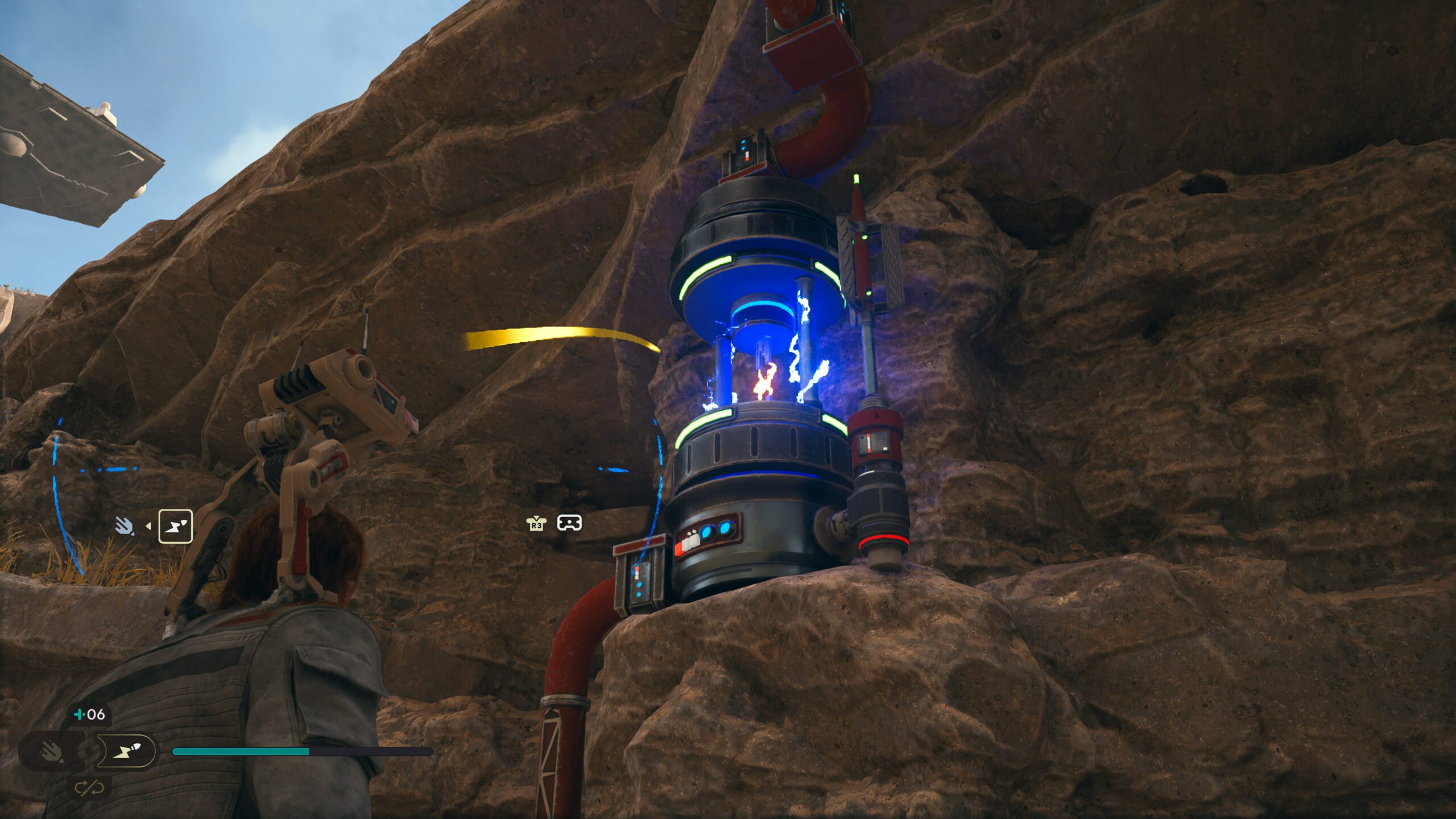Choose the dimmed olive hand ability slot
Viewport: 1456px width, 819px height.
pyautogui.click(x=51, y=752)
